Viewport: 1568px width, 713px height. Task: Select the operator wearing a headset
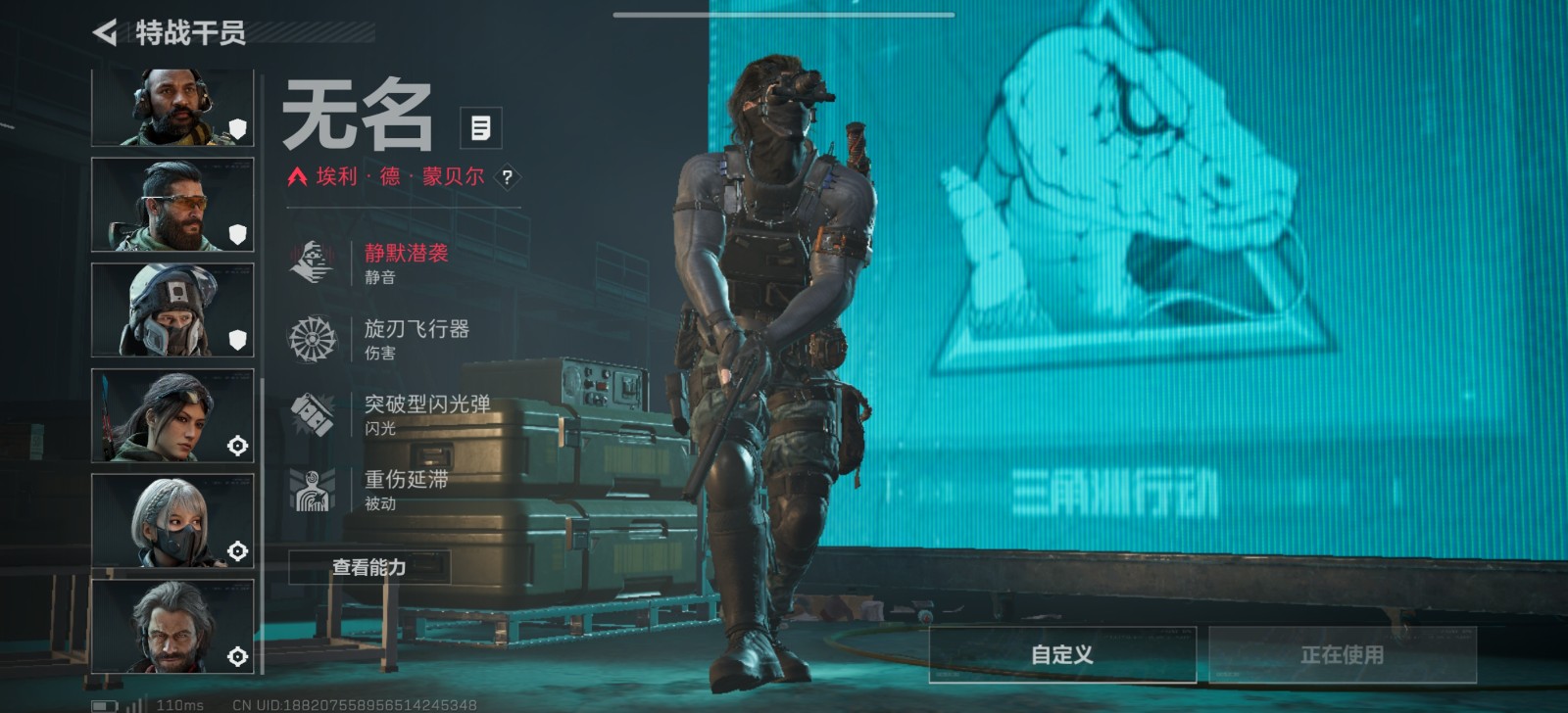click(172, 108)
